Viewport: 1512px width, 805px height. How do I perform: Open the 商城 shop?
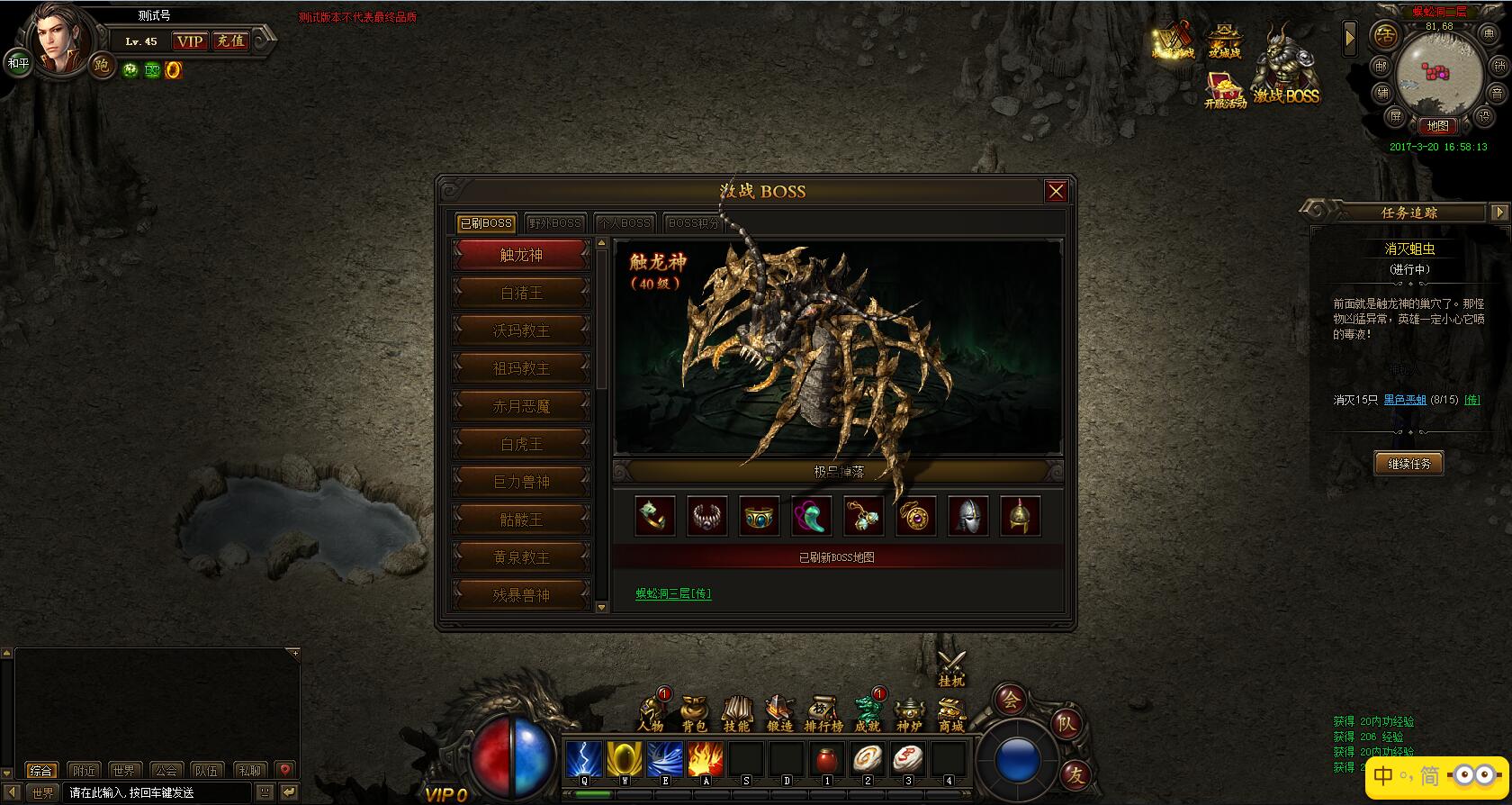point(951,713)
